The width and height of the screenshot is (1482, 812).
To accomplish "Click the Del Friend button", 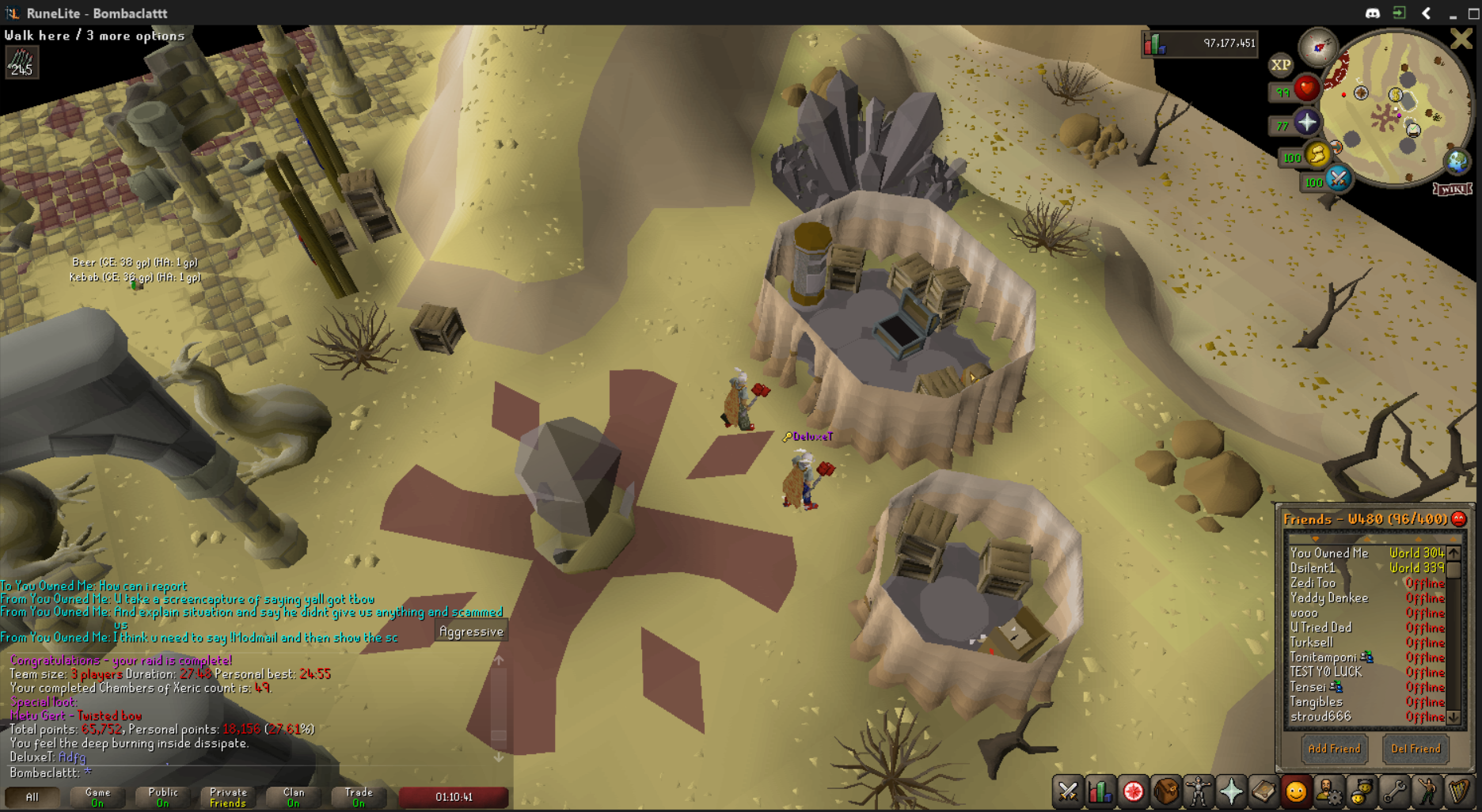I will point(1415,749).
